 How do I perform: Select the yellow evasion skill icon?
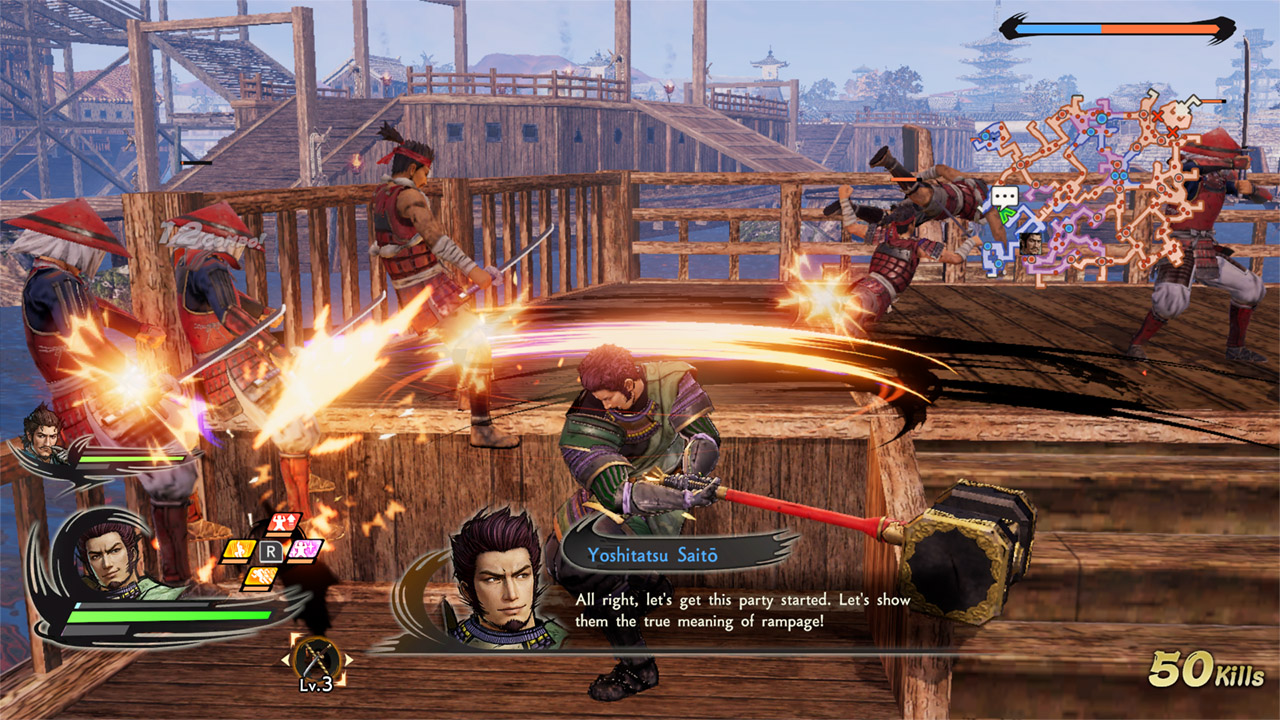click(x=239, y=550)
